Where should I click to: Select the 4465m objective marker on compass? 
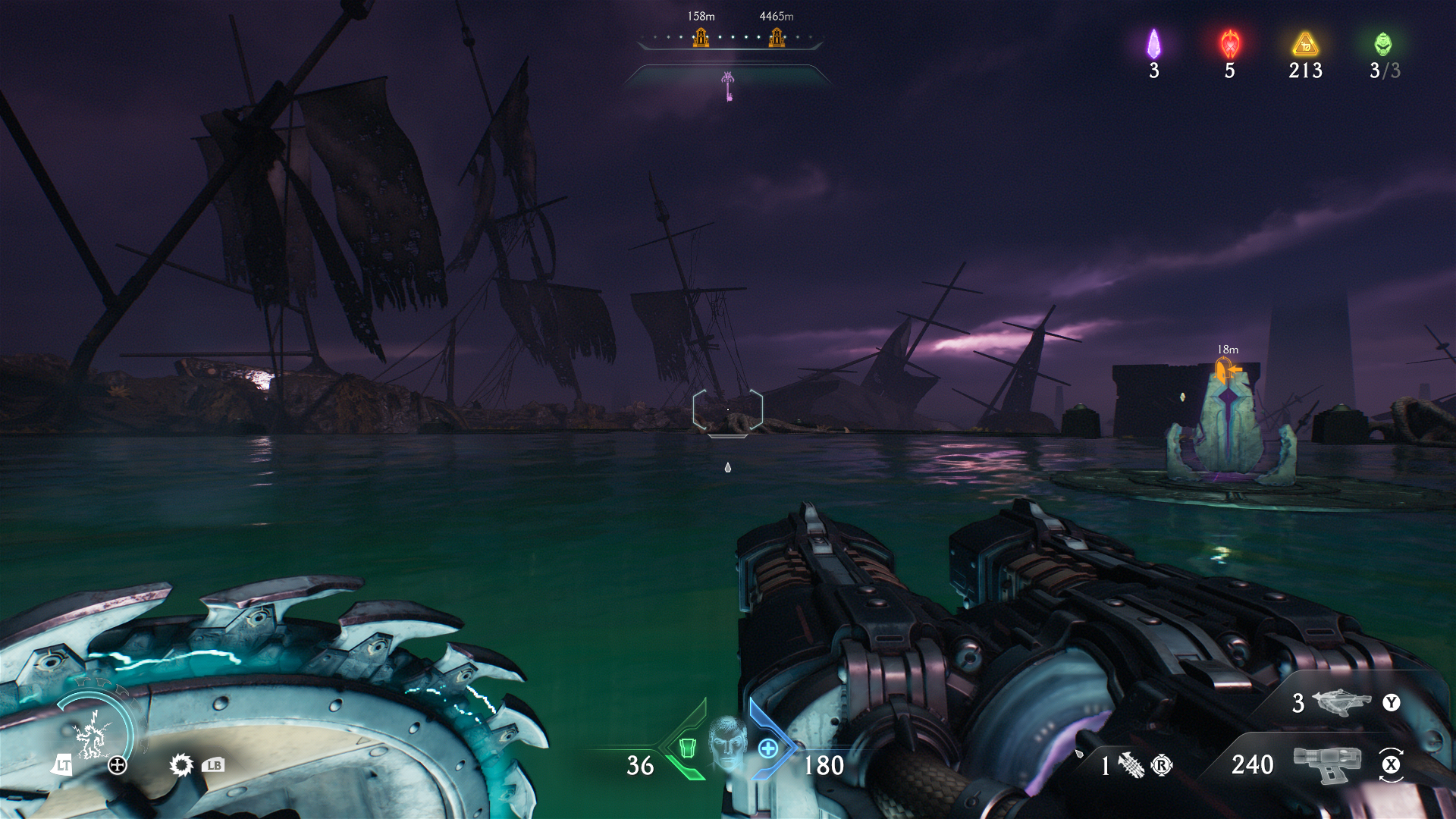click(777, 37)
